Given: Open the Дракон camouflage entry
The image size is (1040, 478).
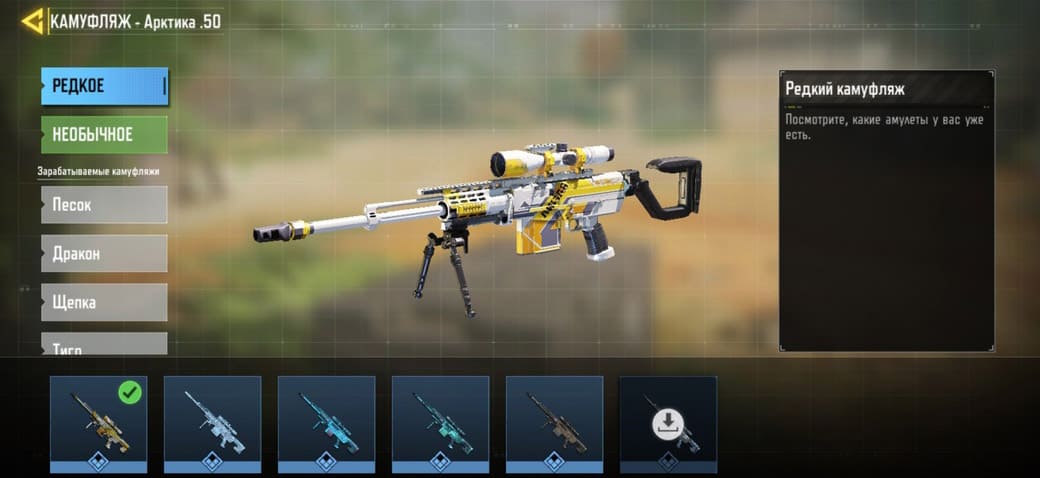Looking at the screenshot, I should point(104,253).
